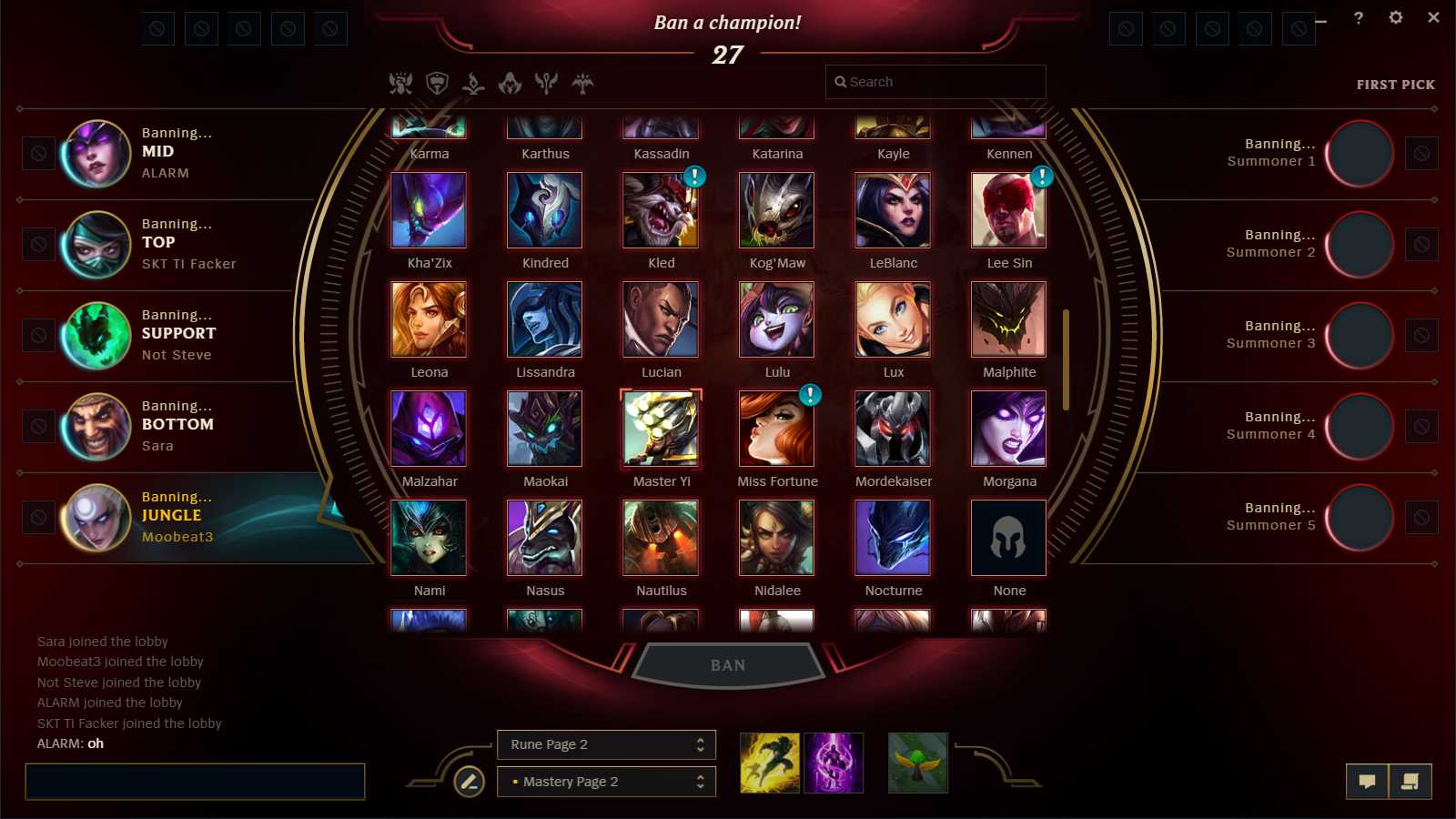Viewport: 1456px width, 819px height.
Task: Select the Master Yi portrait
Action: tap(661, 429)
